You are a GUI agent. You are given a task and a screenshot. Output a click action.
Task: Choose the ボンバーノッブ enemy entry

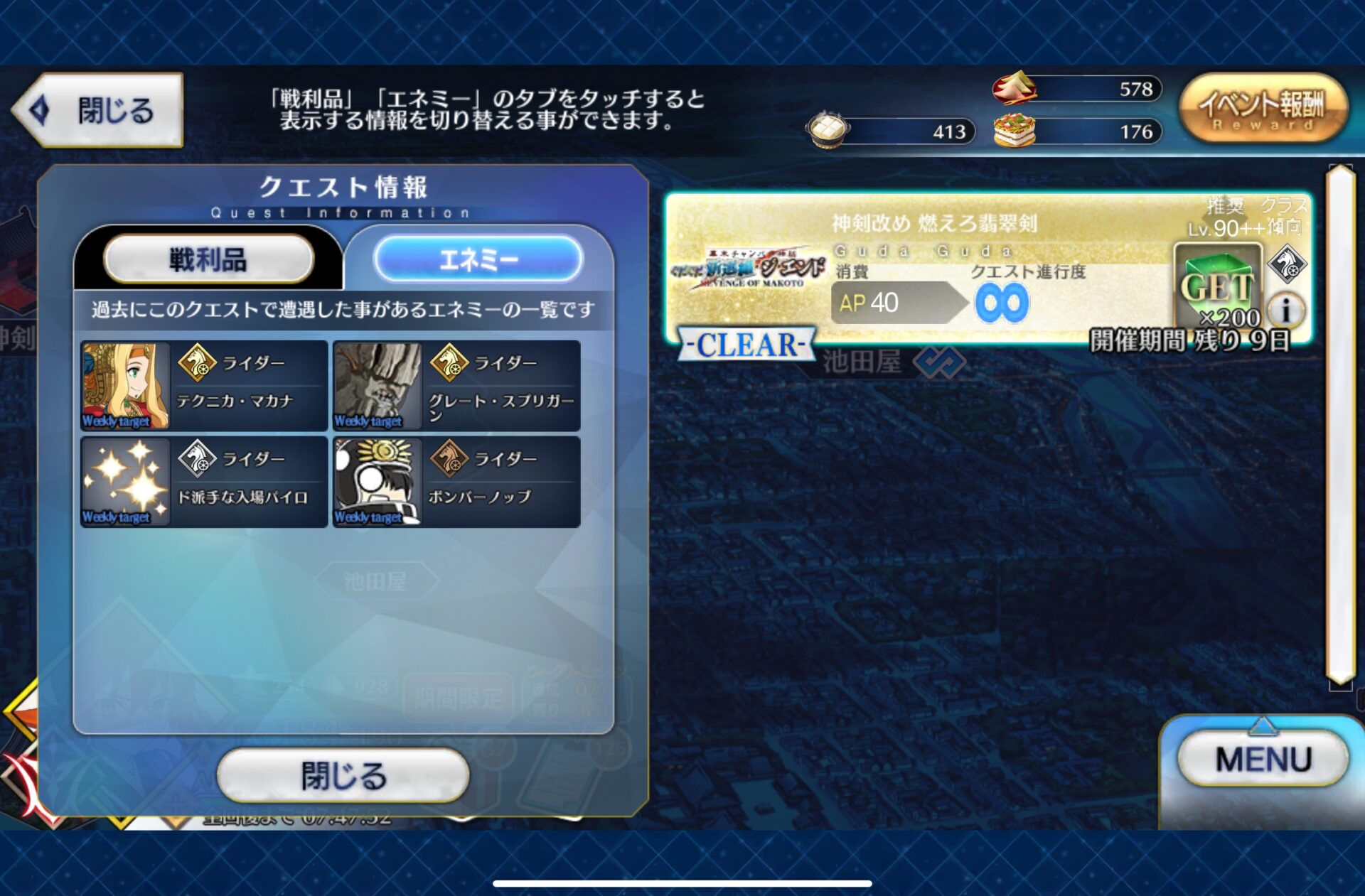click(456, 482)
